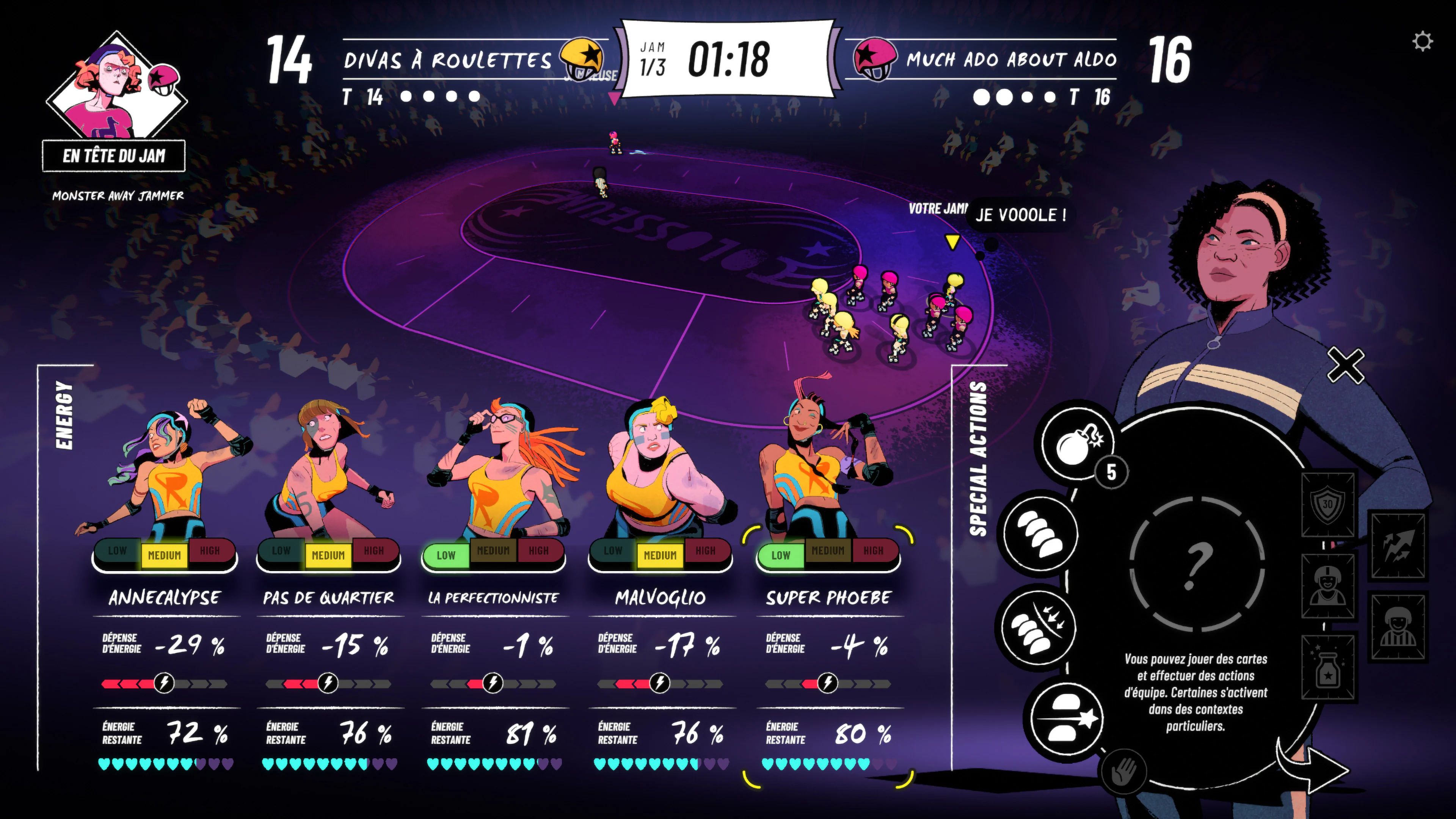1456x819 pixels.
Task: Pick the star bottle card
Action: click(1327, 667)
